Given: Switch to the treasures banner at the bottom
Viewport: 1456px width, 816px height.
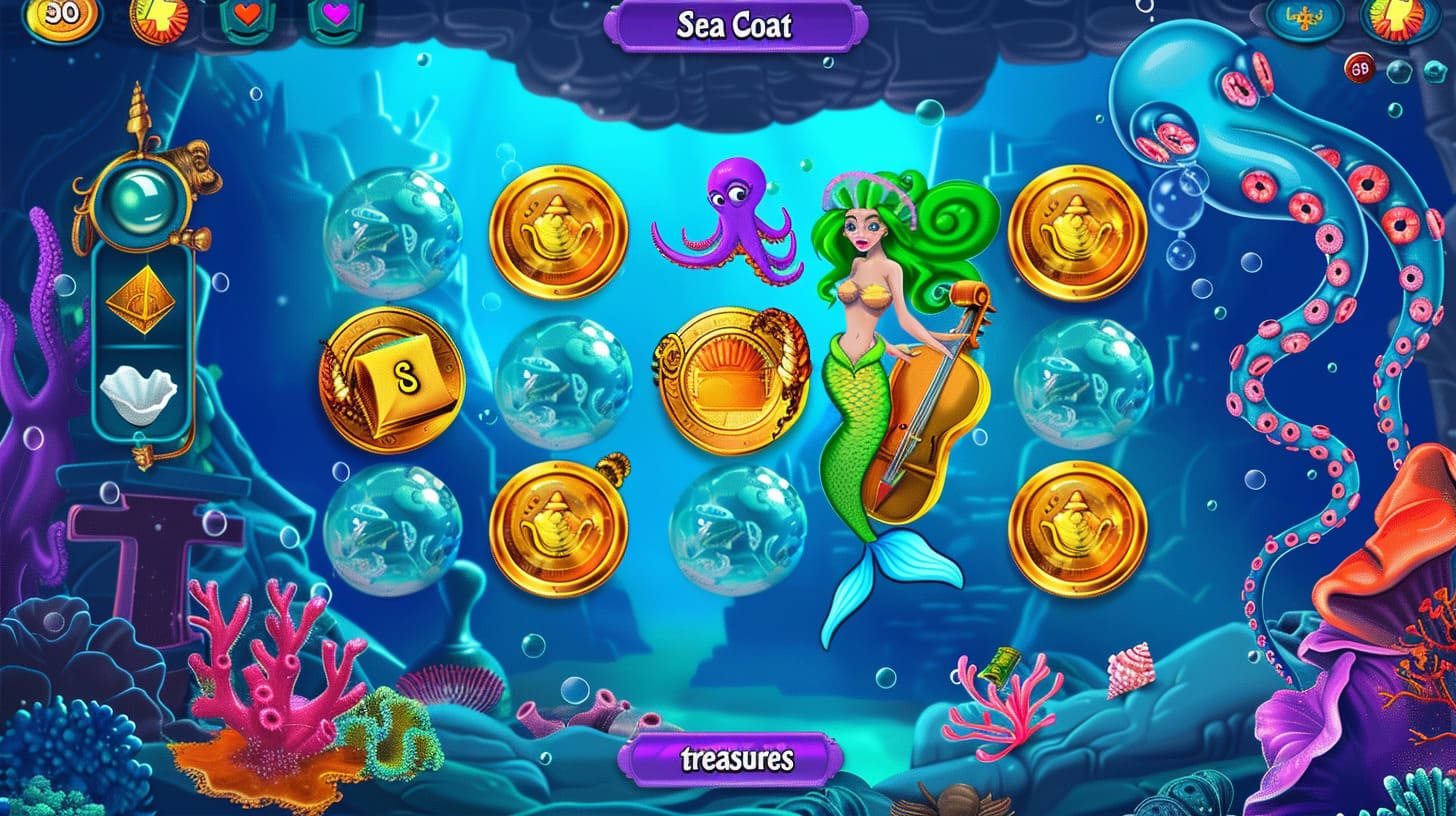Looking at the screenshot, I should 733,762.
